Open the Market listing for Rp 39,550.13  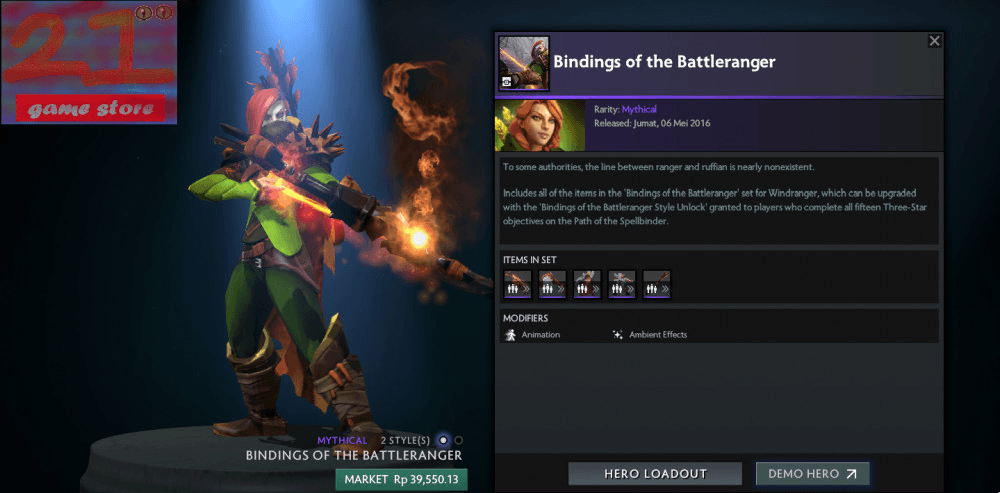[401, 479]
